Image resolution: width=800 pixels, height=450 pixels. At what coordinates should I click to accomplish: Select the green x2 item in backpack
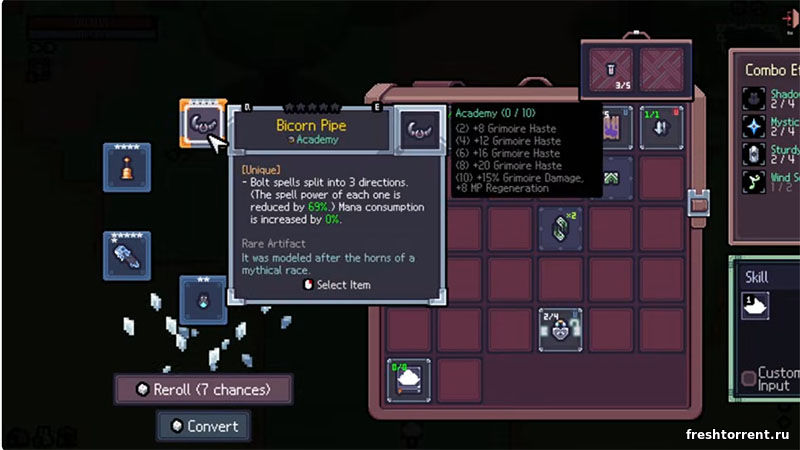(x=560, y=228)
